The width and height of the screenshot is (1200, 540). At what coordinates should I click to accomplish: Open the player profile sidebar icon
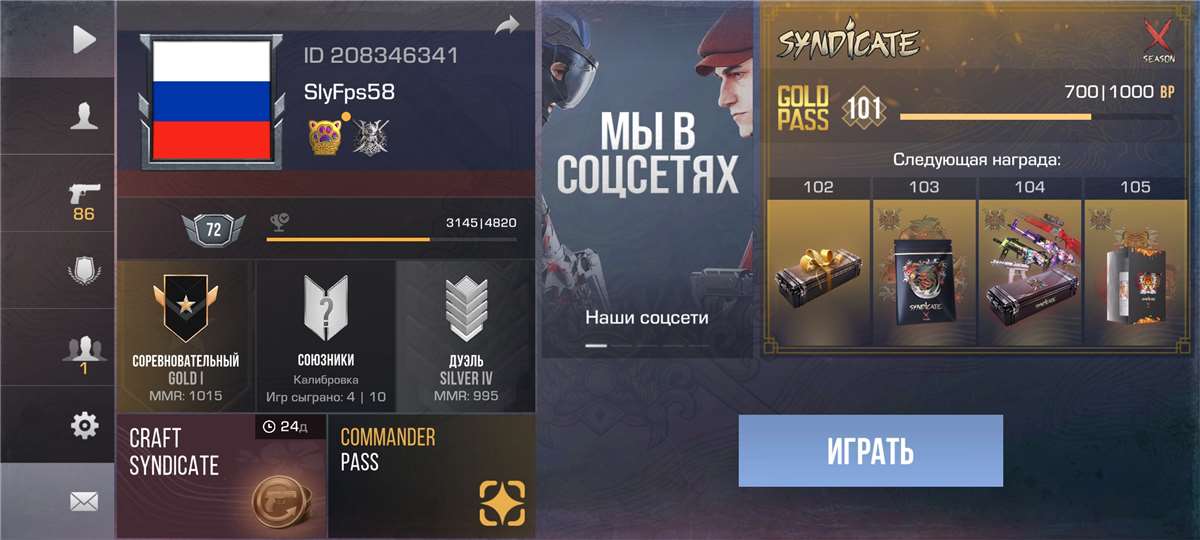(x=84, y=117)
